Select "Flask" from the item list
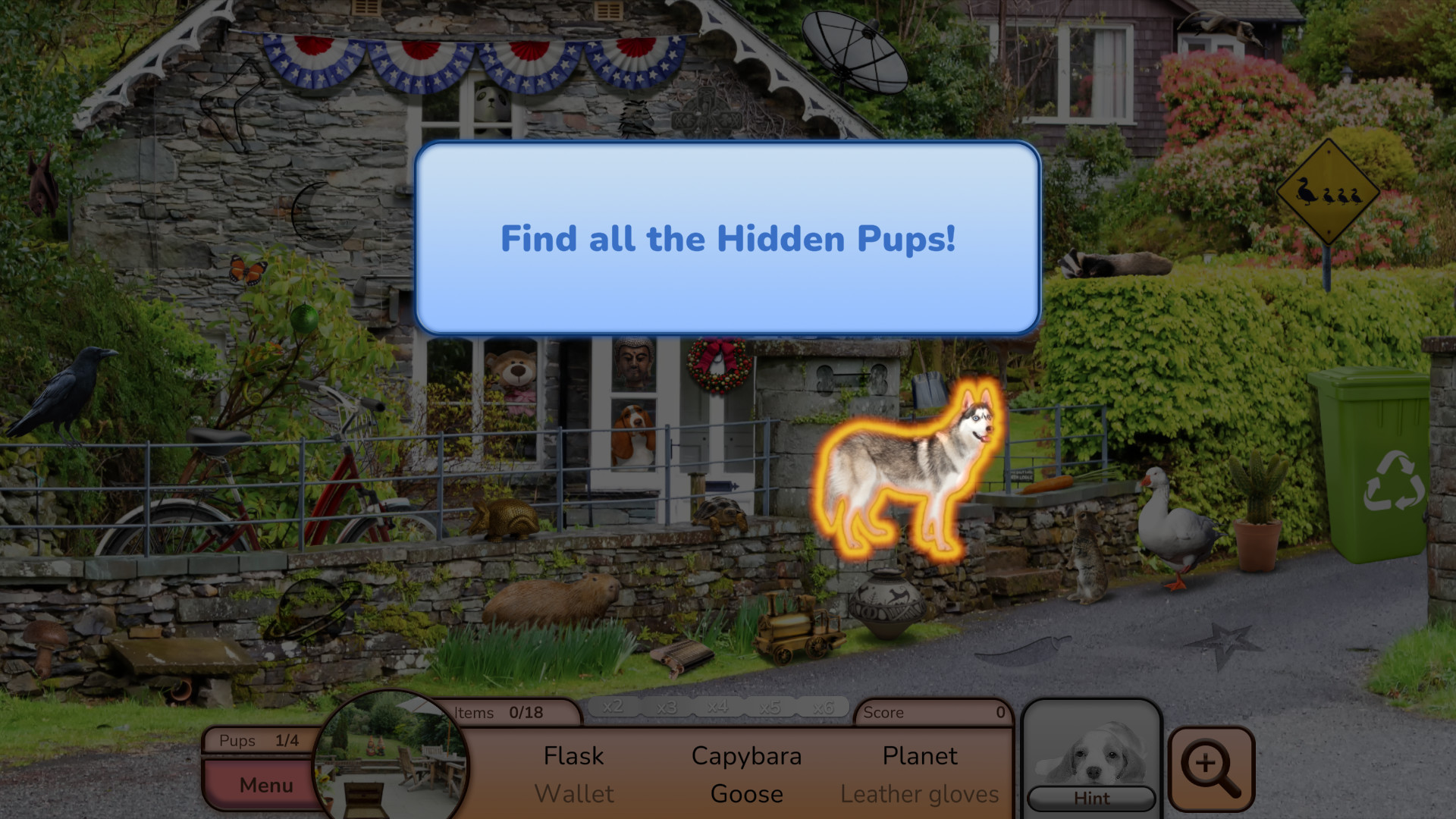Screen dimensions: 1456x819 (x=573, y=755)
